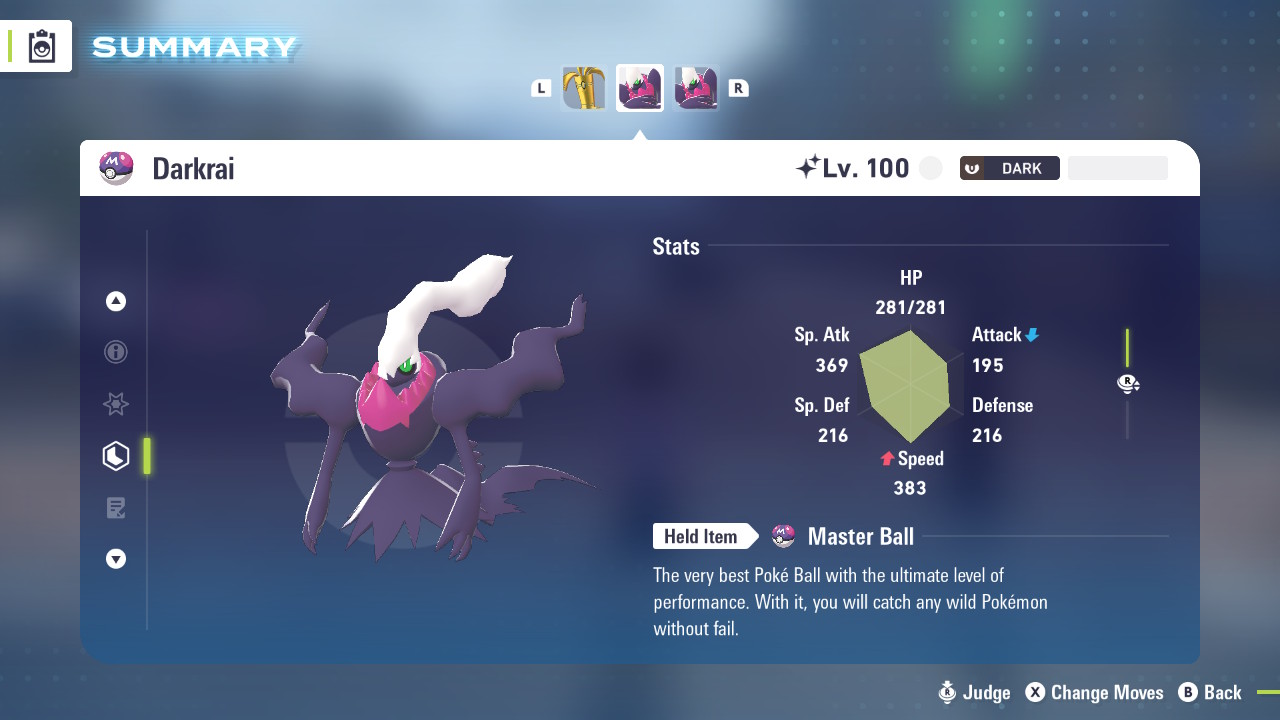This screenshot has height=720, width=1280.
Task: Open the info (i) summary tab
Action: click(116, 352)
